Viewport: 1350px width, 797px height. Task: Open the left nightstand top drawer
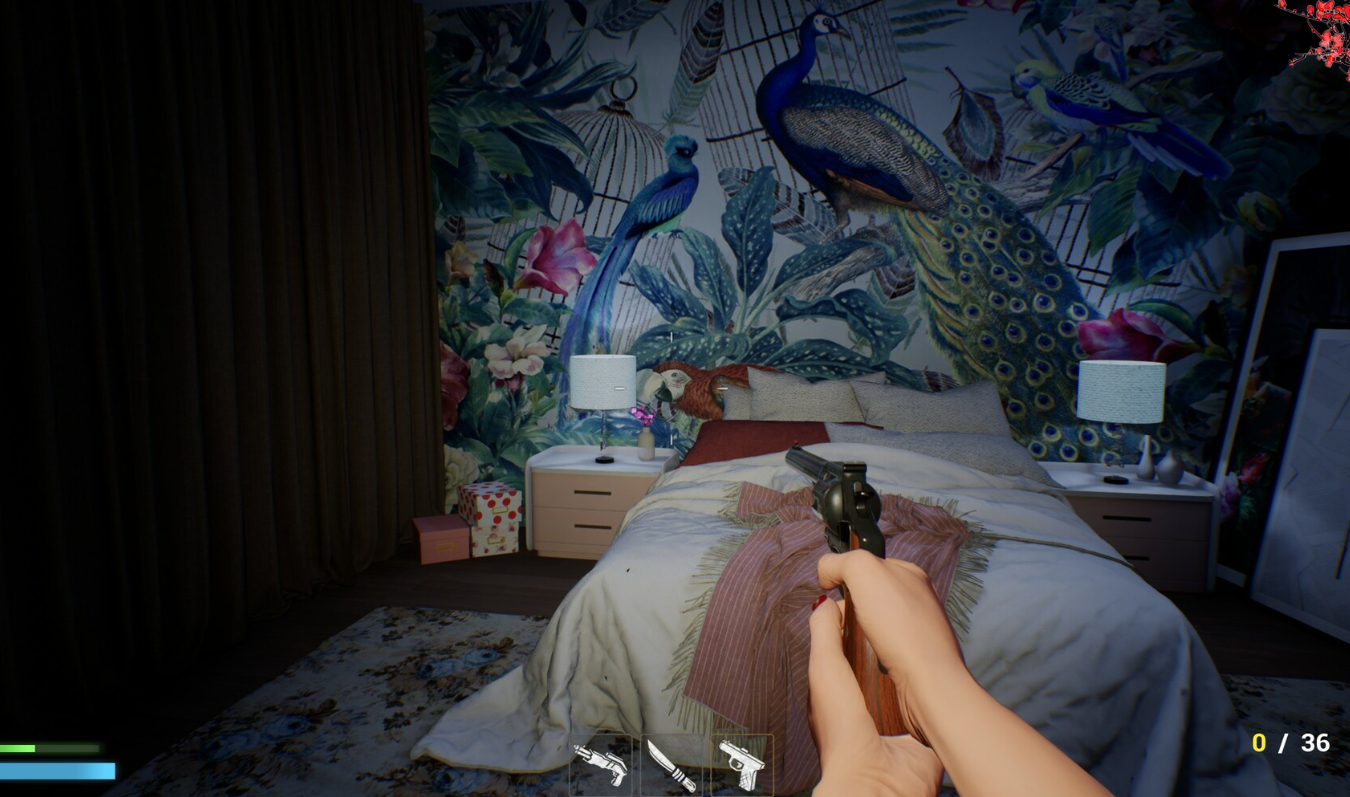coord(590,492)
